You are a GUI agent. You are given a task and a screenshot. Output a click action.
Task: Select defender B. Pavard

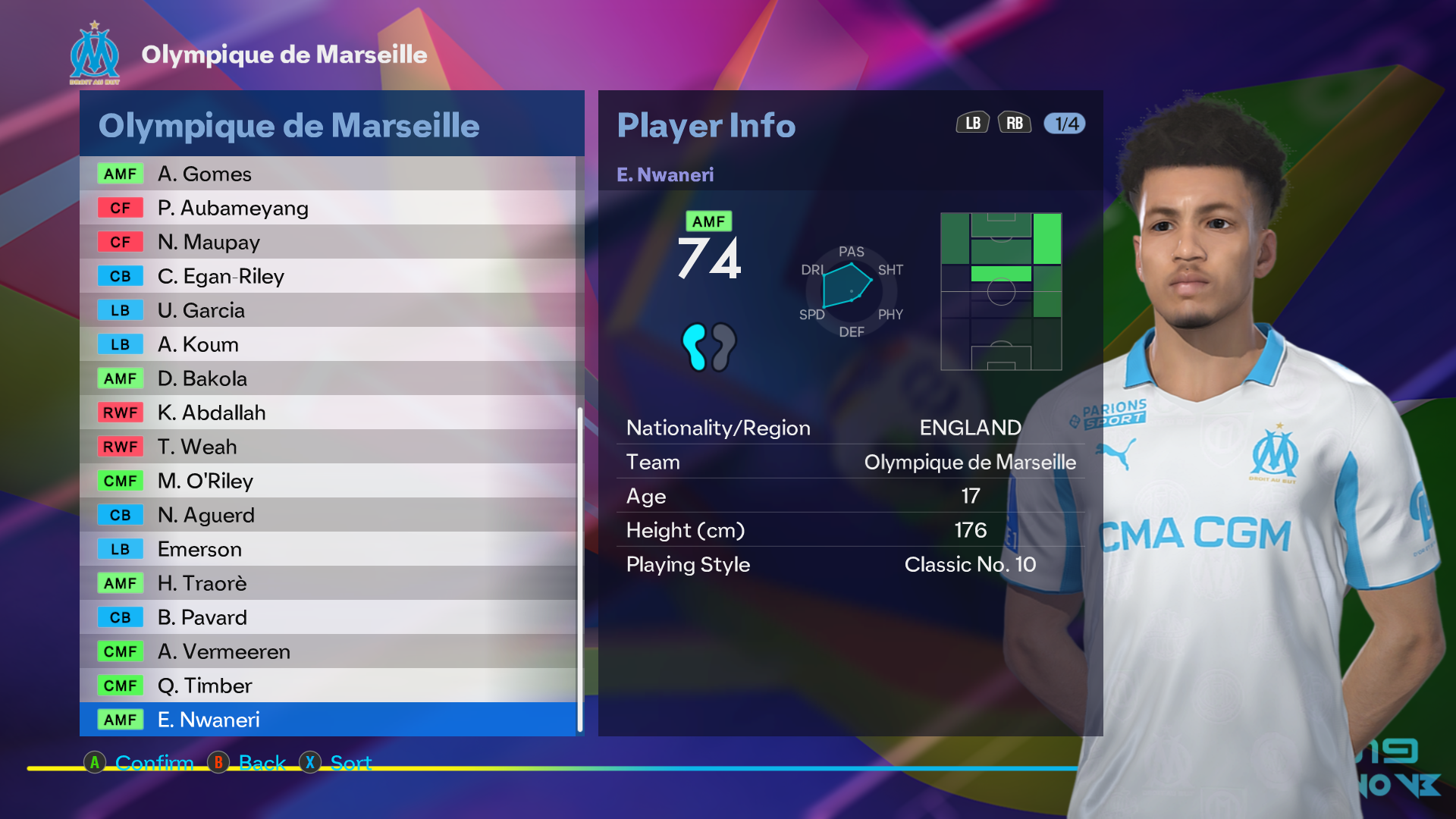tap(328, 617)
